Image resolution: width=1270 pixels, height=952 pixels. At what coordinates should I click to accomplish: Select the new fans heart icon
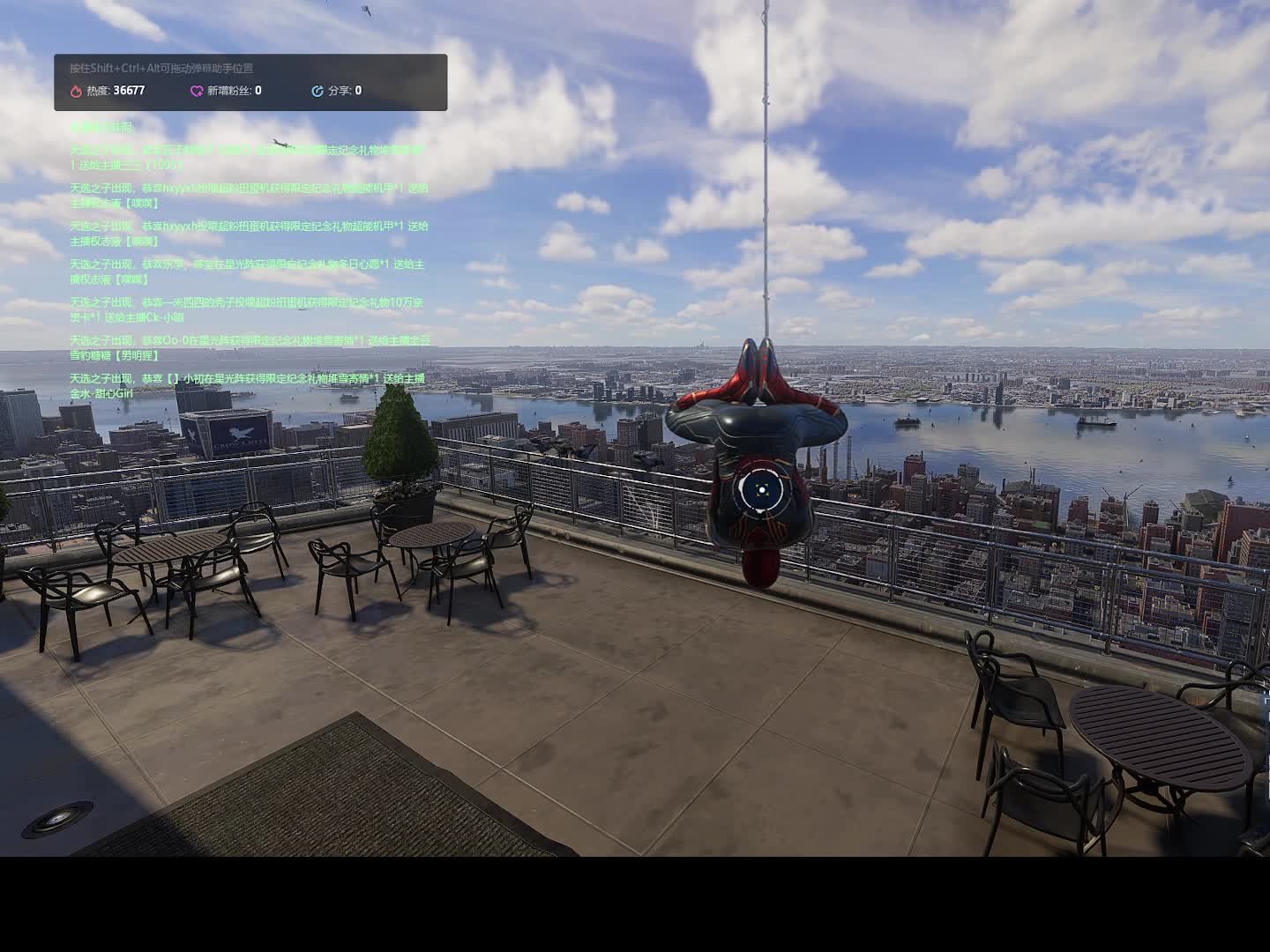pyautogui.click(x=197, y=91)
